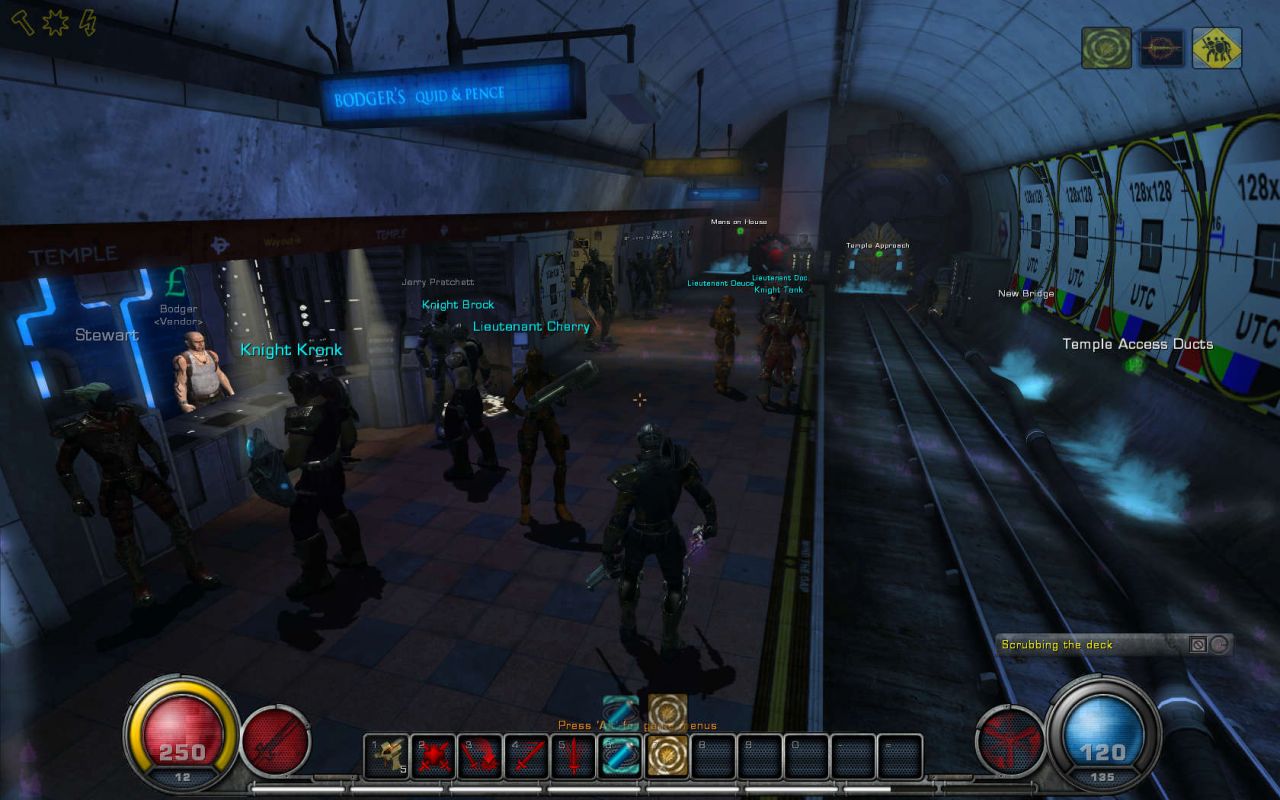Screen dimensions: 1280x800
Task: Click the red sword skill orb beside health
Action: tap(275, 741)
